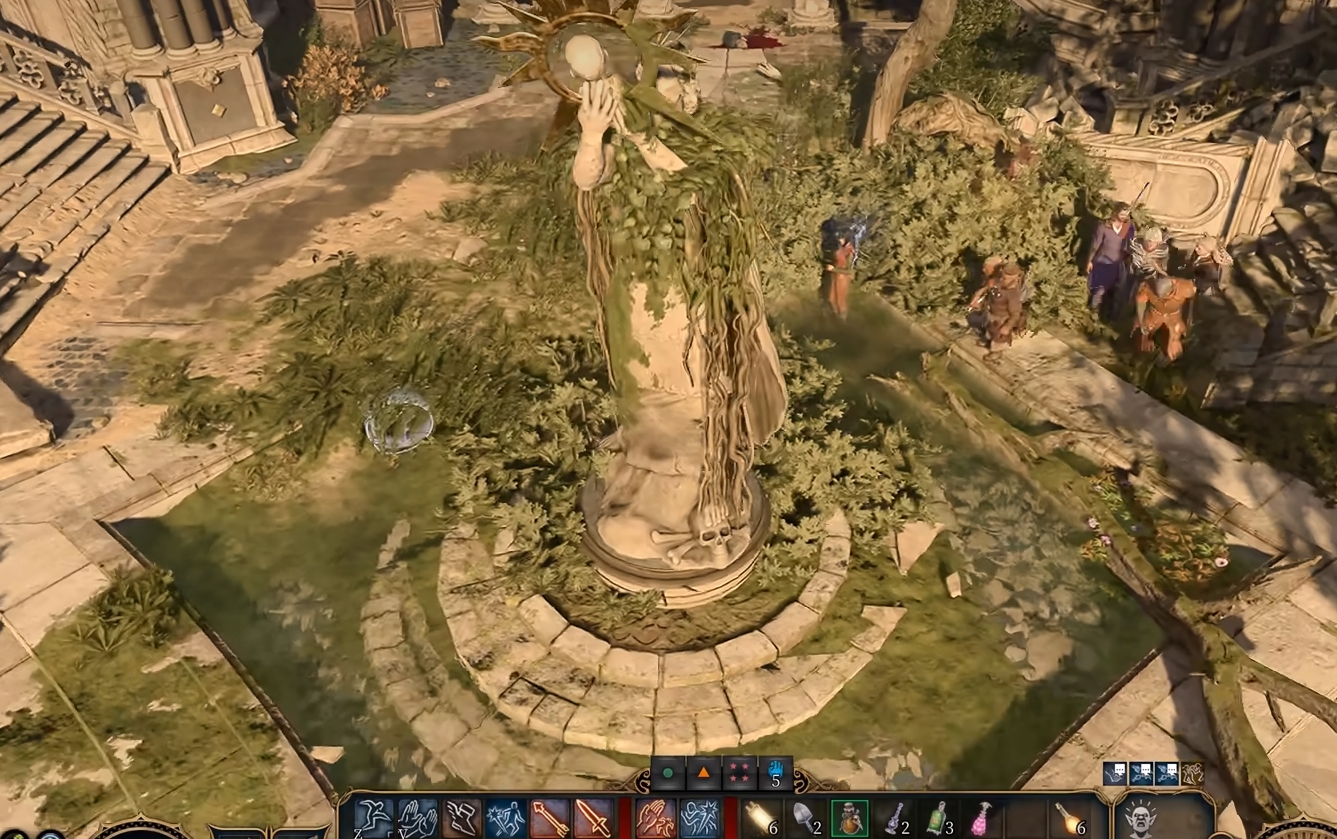Choose the ranged arrow attack

tap(550, 819)
